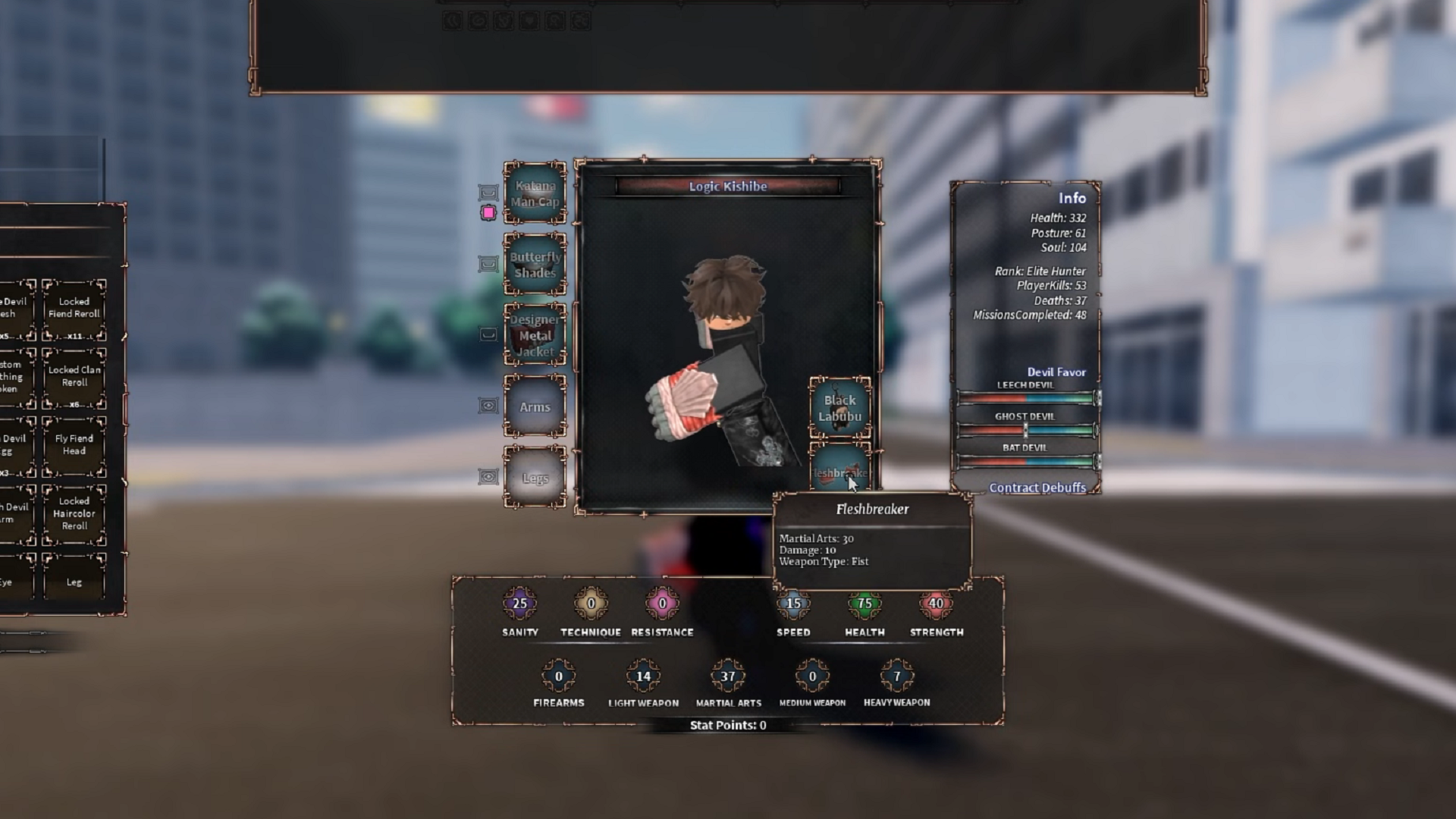Select the Katana Man Cap slot
1456x819 pixels.
coord(535,192)
